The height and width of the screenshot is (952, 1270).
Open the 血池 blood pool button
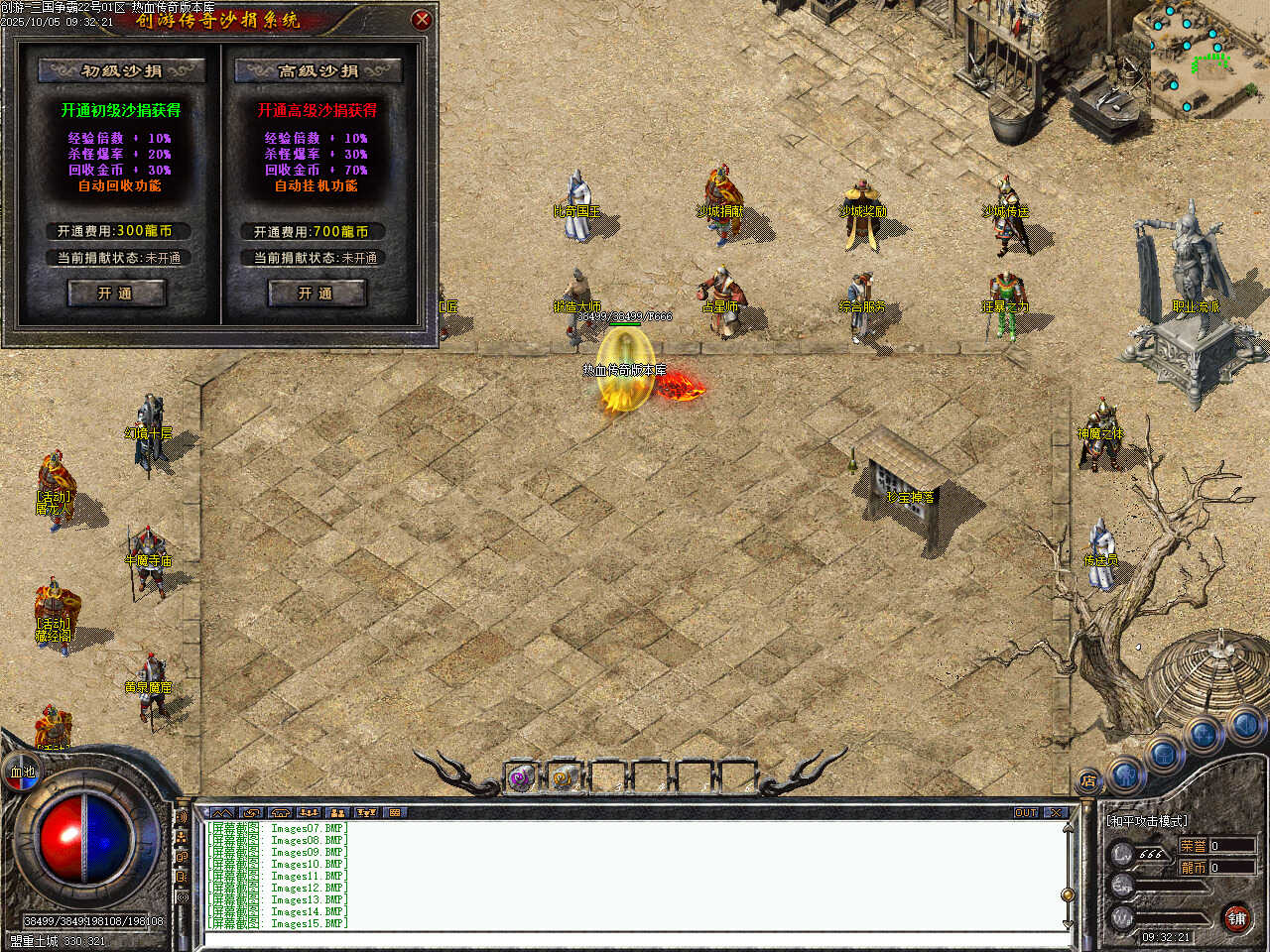22,772
